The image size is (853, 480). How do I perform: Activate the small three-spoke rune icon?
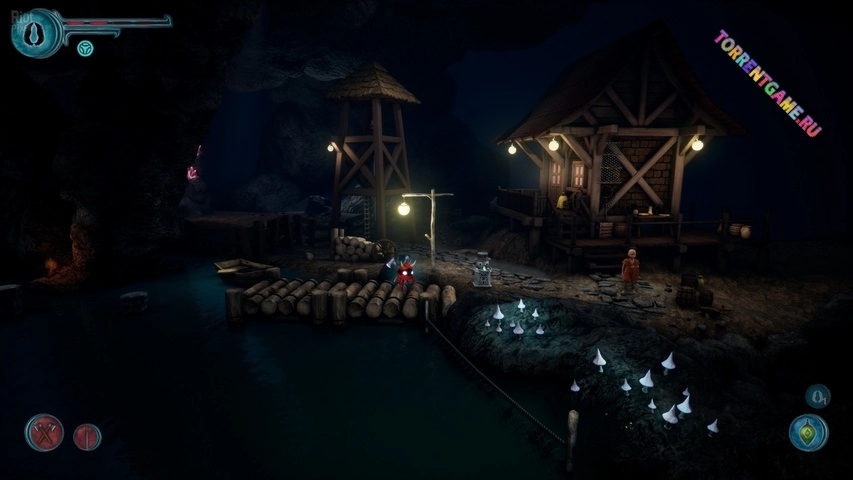point(85,48)
